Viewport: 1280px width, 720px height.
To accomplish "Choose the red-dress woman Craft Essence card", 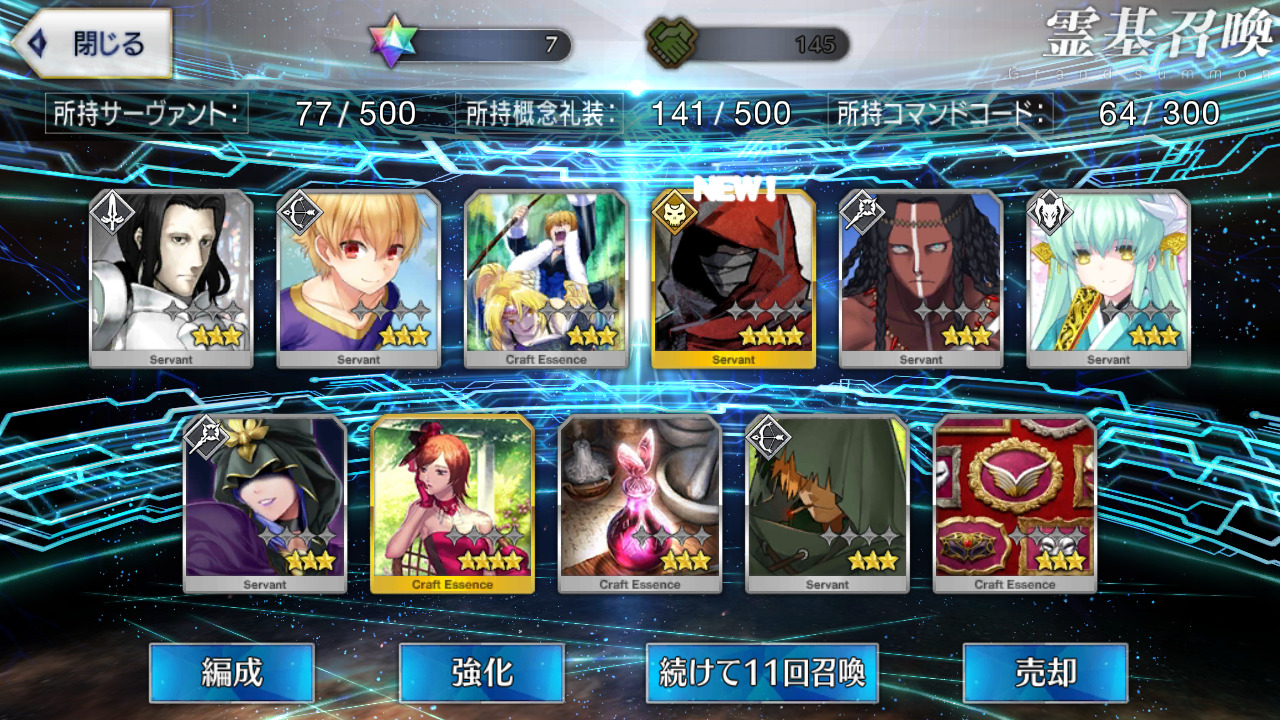I will point(452,503).
